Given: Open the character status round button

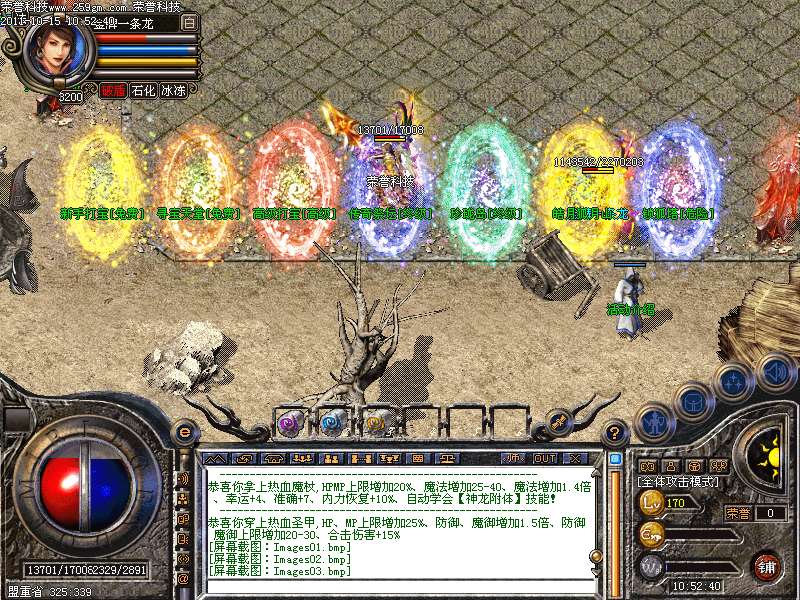Looking at the screenshot, I should 654,420.
